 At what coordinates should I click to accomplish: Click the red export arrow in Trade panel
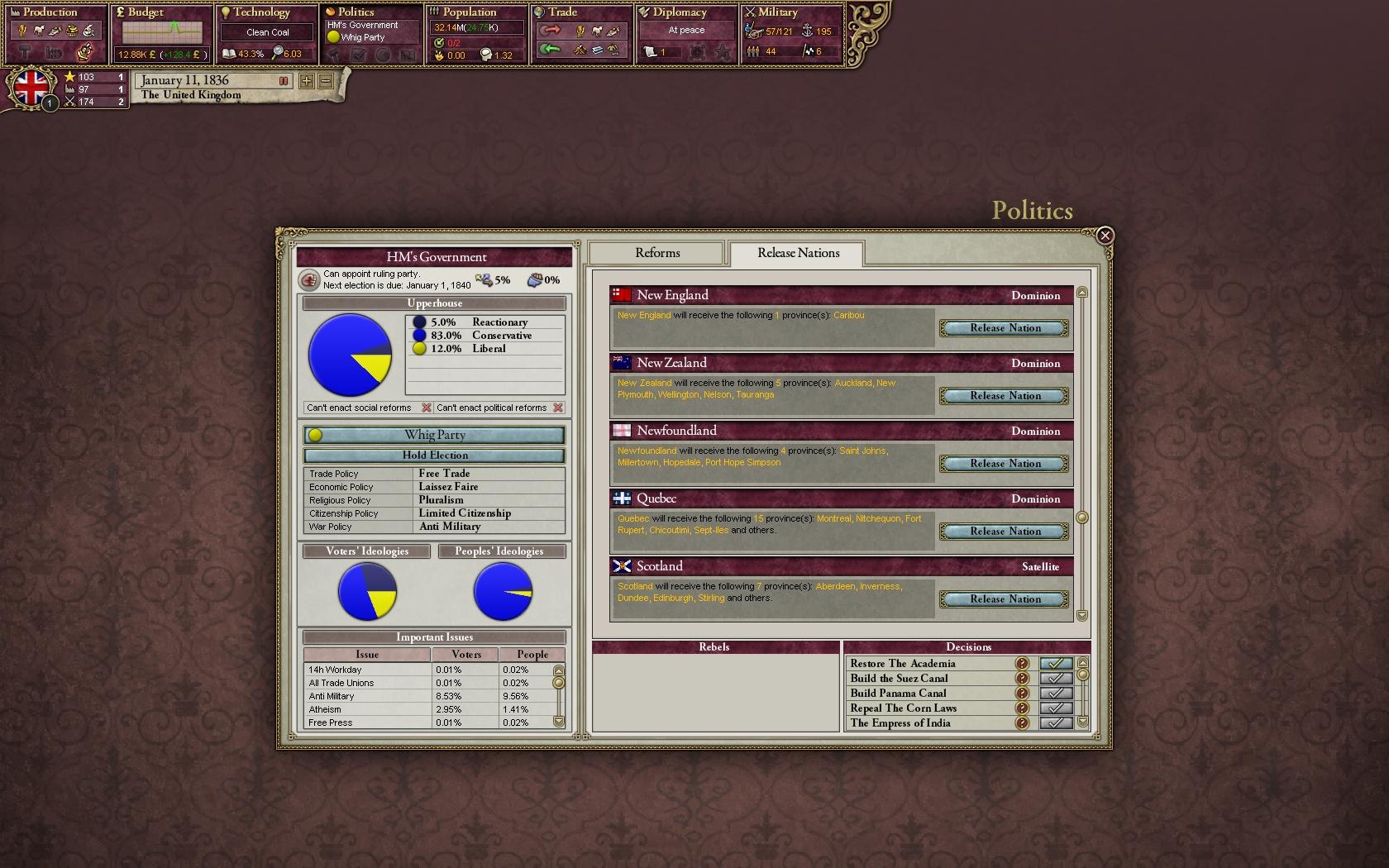(x=552, y=31)
